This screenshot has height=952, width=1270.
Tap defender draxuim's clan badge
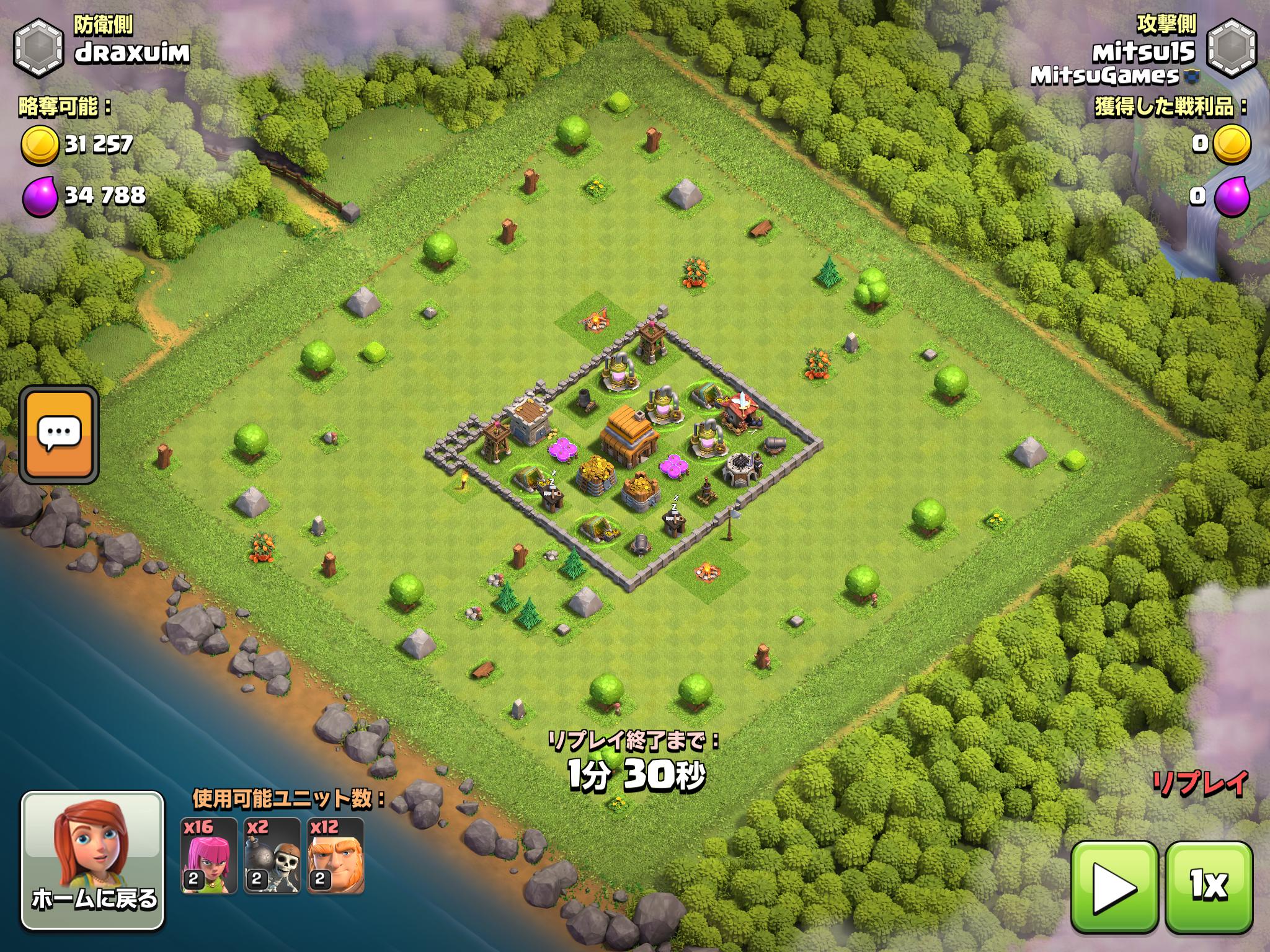pos(38,48)
